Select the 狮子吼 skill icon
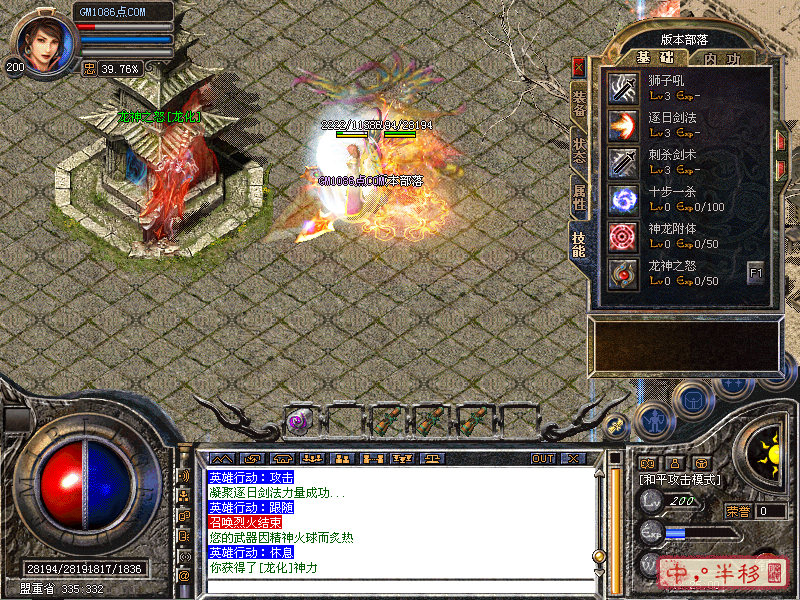 [x=624, y=88]
